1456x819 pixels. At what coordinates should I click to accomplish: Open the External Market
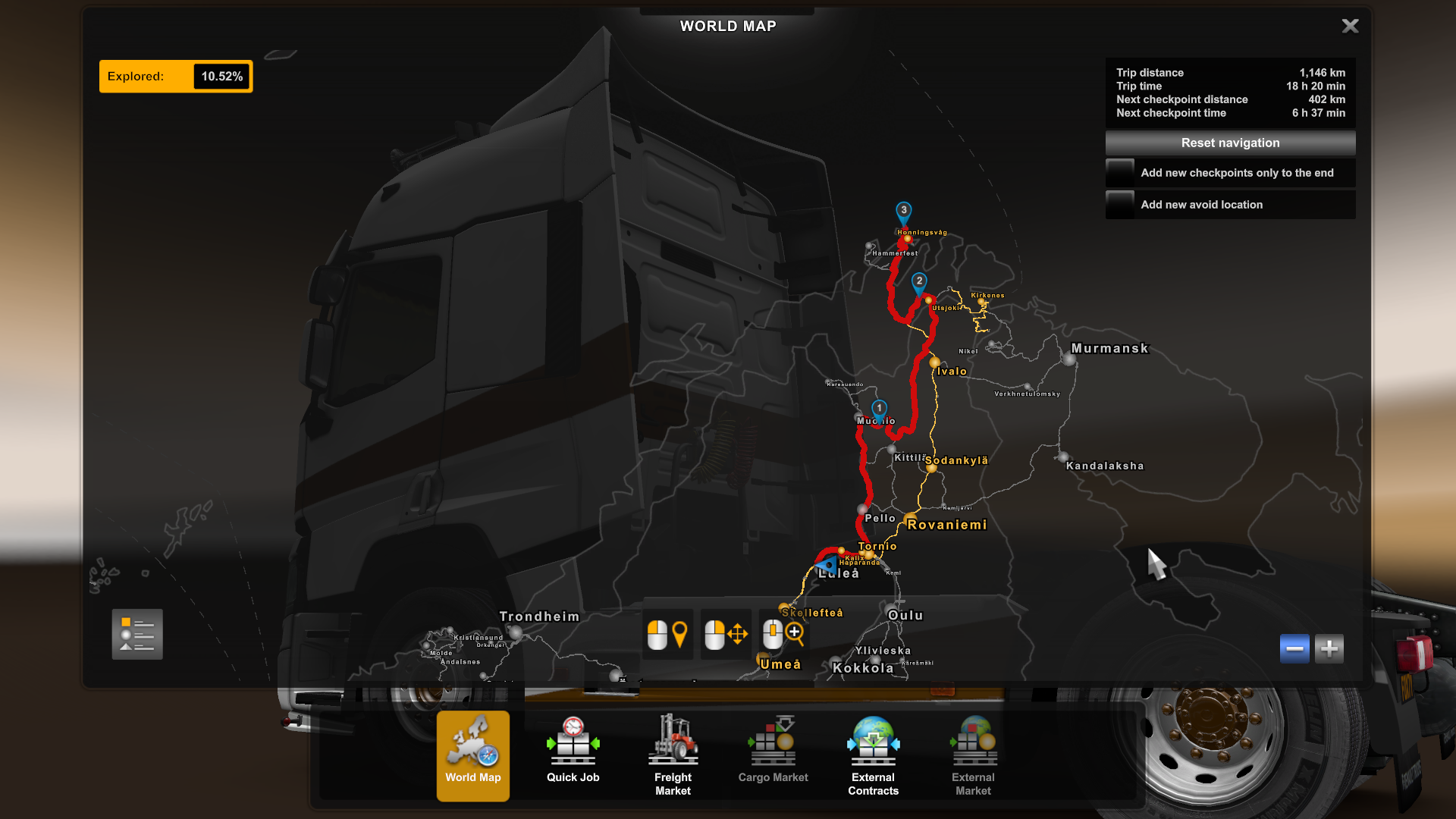pyautogui.click(x=974, y=755)
